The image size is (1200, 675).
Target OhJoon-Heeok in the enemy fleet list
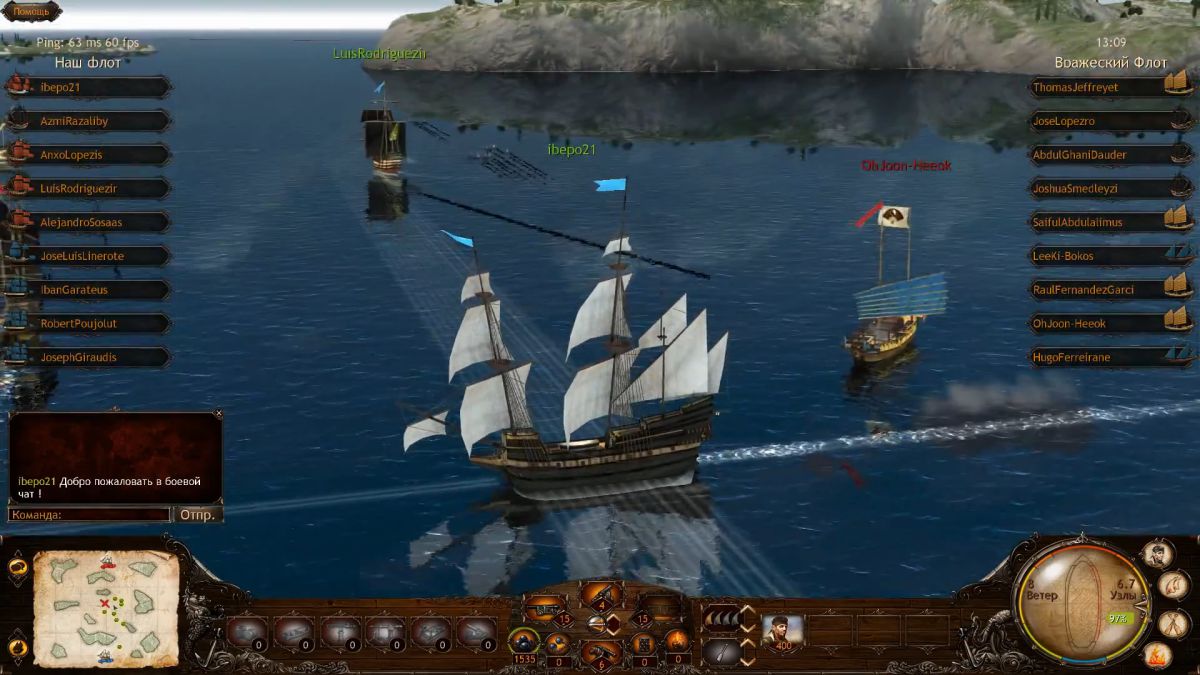(1096, 323)
